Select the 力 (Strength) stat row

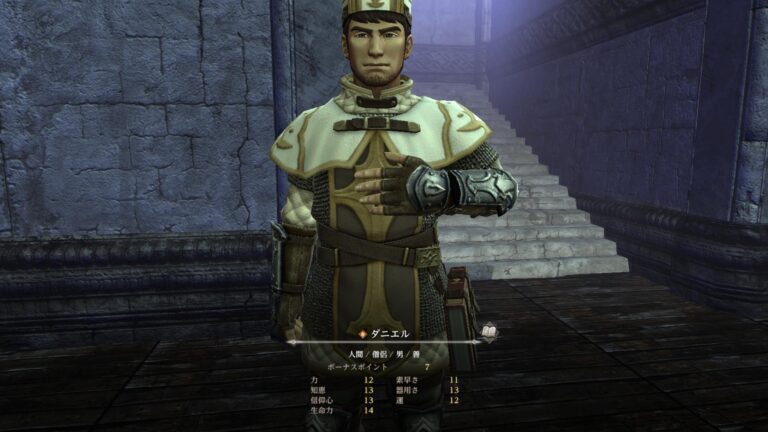click(x=341, y=380)
